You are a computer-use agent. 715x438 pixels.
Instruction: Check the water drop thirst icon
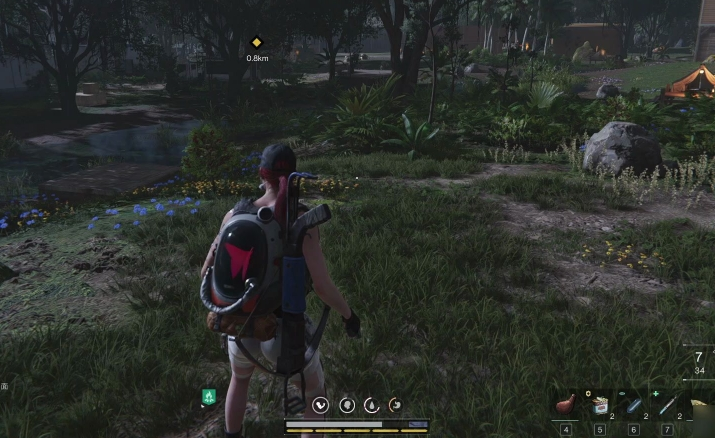click(371, 404)
